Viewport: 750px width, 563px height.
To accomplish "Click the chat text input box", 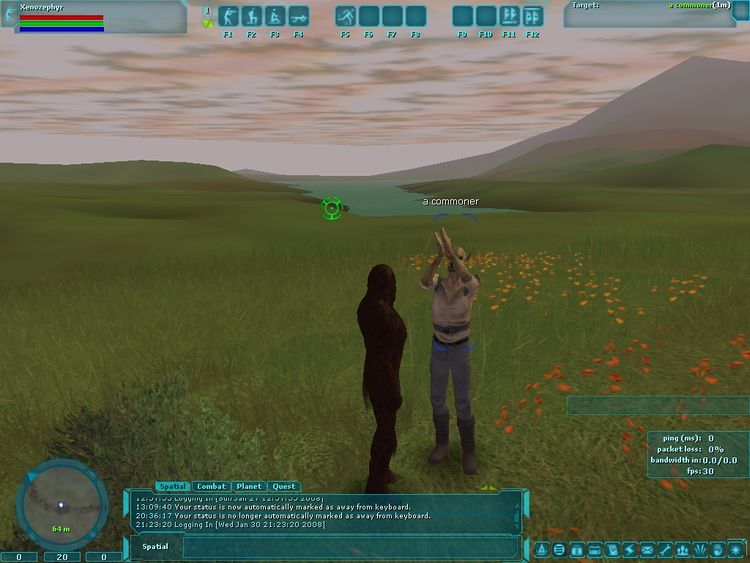I will (x=350, y=547).
